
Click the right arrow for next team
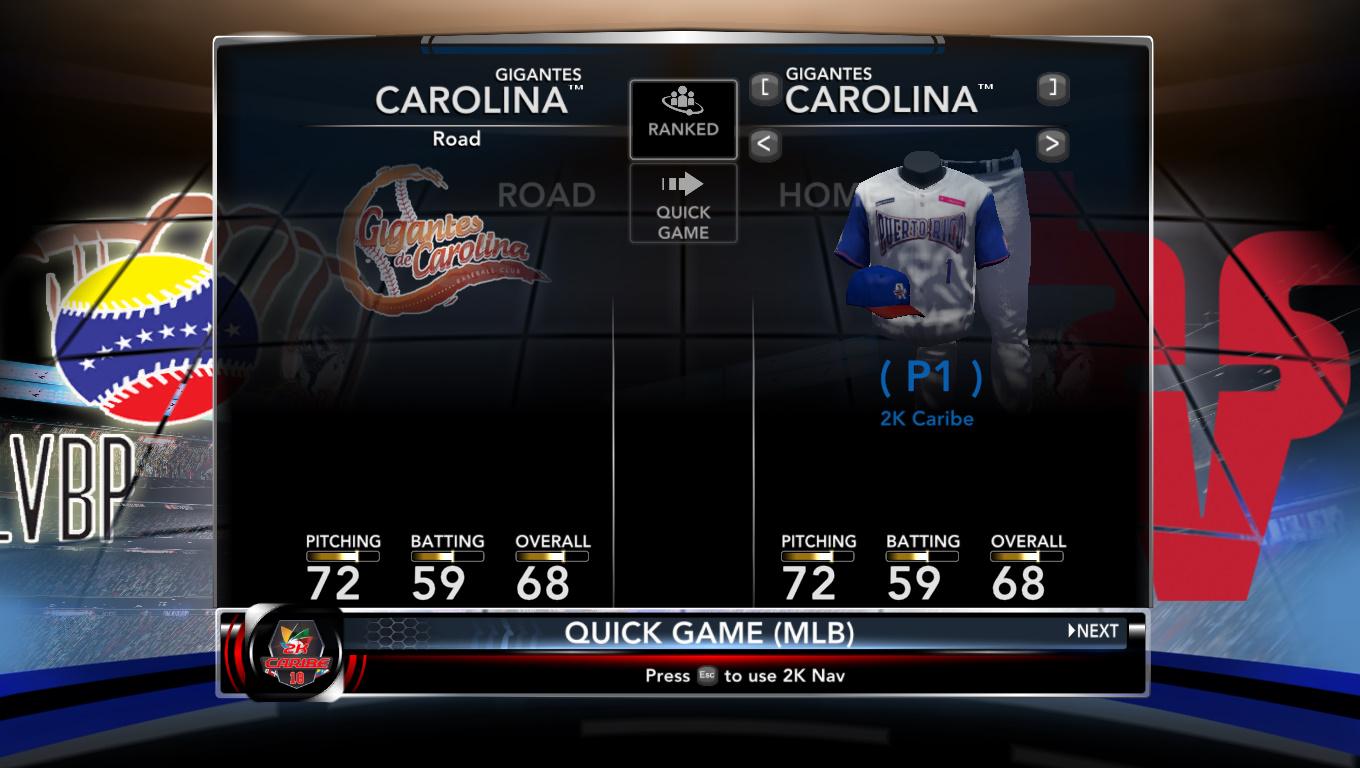point(1051,144)
